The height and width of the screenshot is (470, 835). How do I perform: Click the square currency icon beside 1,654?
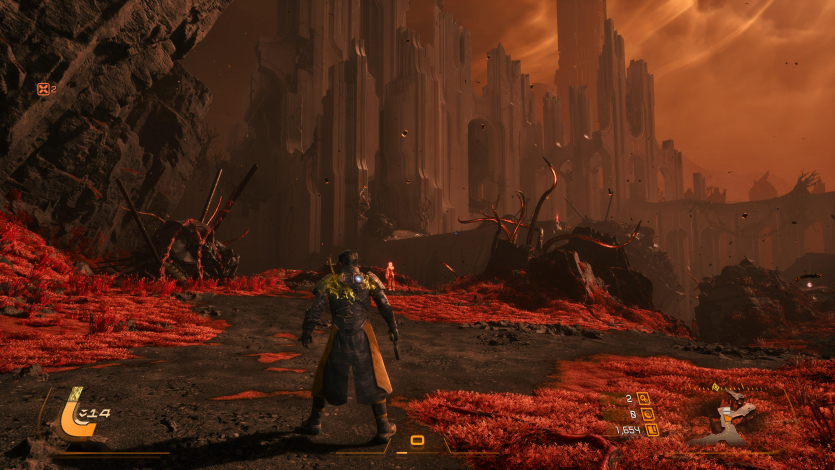(x=652, y=430)
